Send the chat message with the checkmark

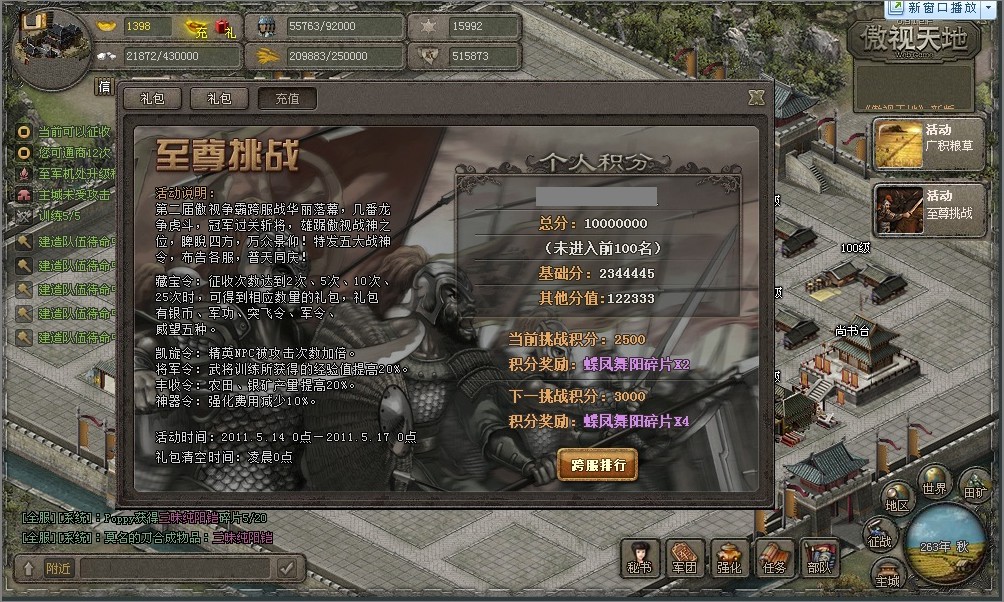[287, 568]
